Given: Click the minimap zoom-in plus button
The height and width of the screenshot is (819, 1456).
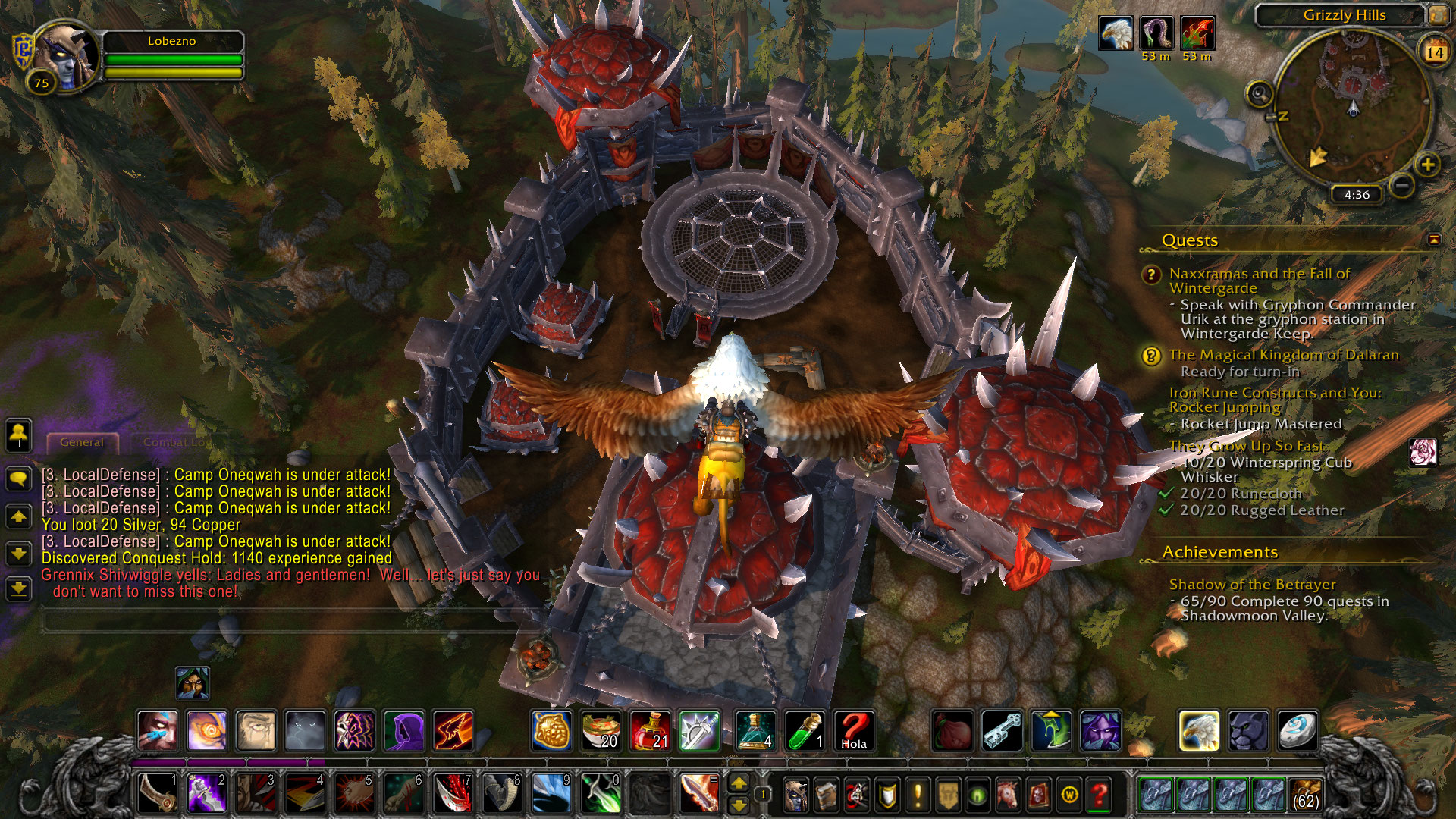Looking at the screenshot, I should tap(1427, 165).
